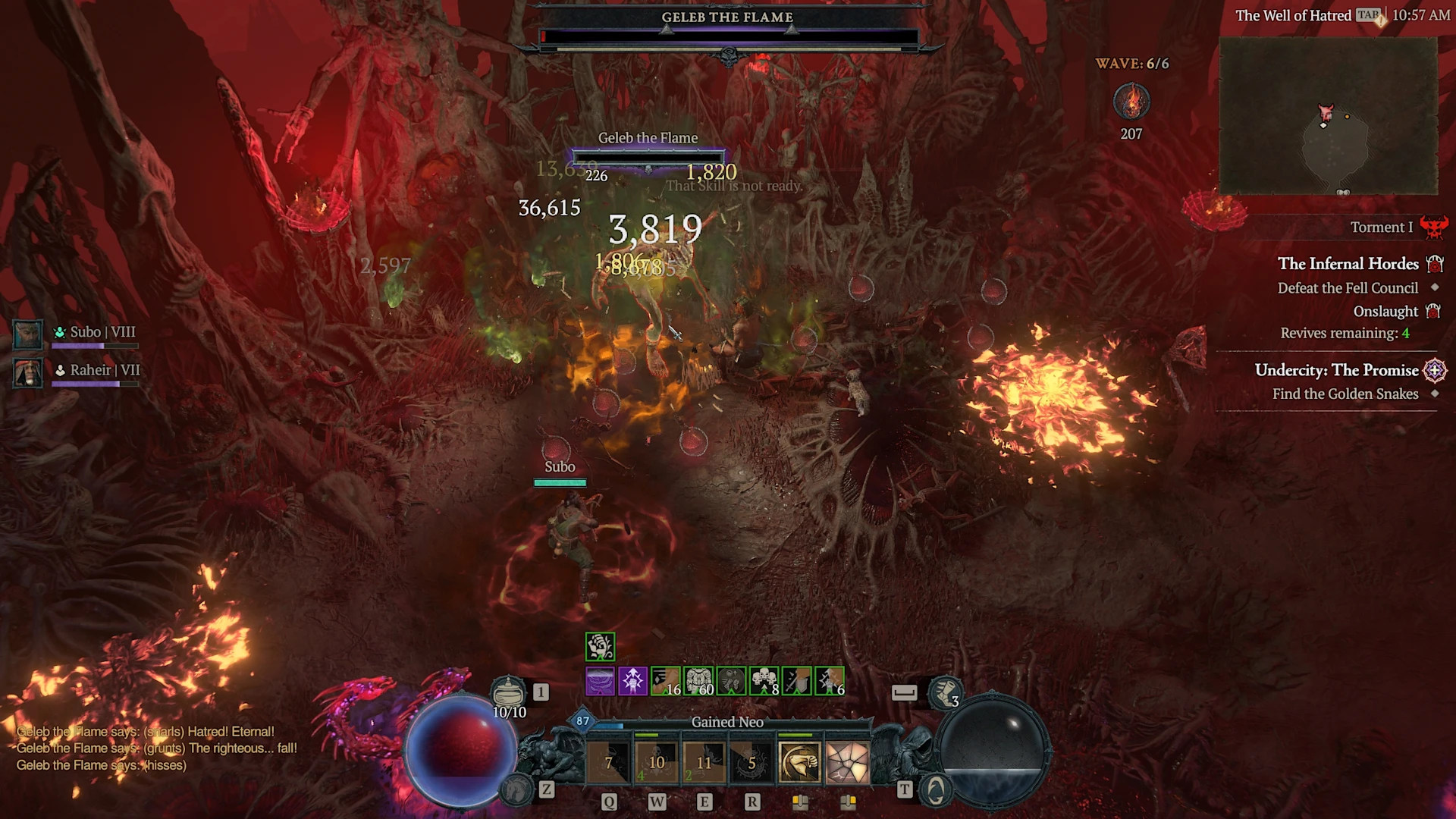Select Raheir's mercenary portrait
Image resolution: width=1456 pixels, height=819 pixels.
(28, 372)
